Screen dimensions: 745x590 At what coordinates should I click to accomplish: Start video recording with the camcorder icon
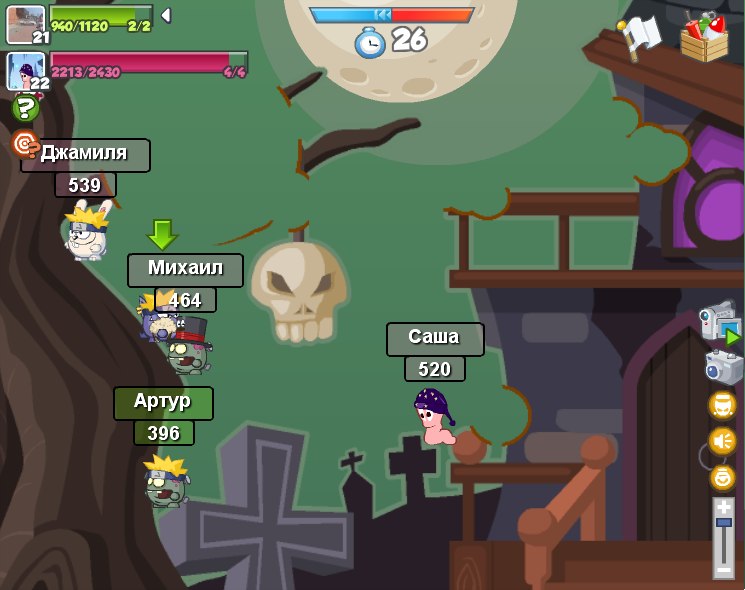(x=719, y=322)
